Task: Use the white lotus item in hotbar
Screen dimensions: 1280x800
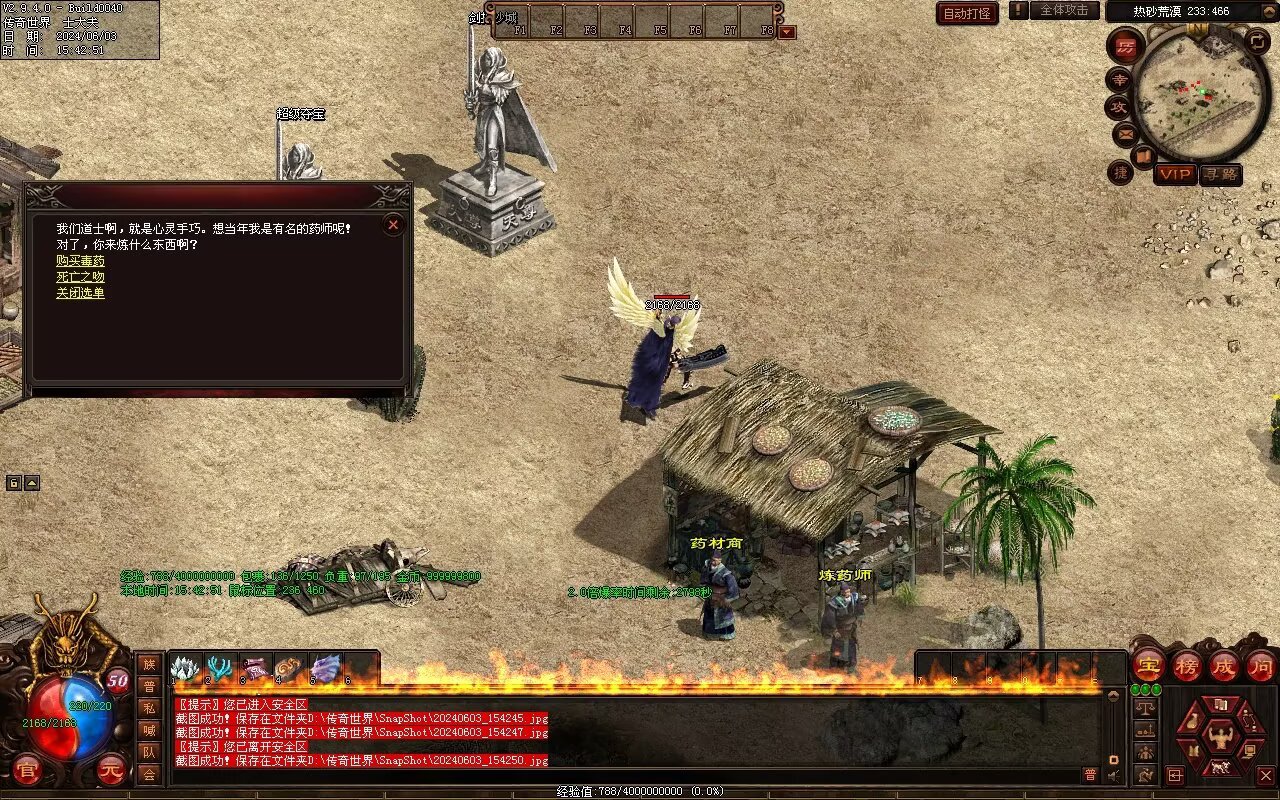Action: [x=185, y=668]
